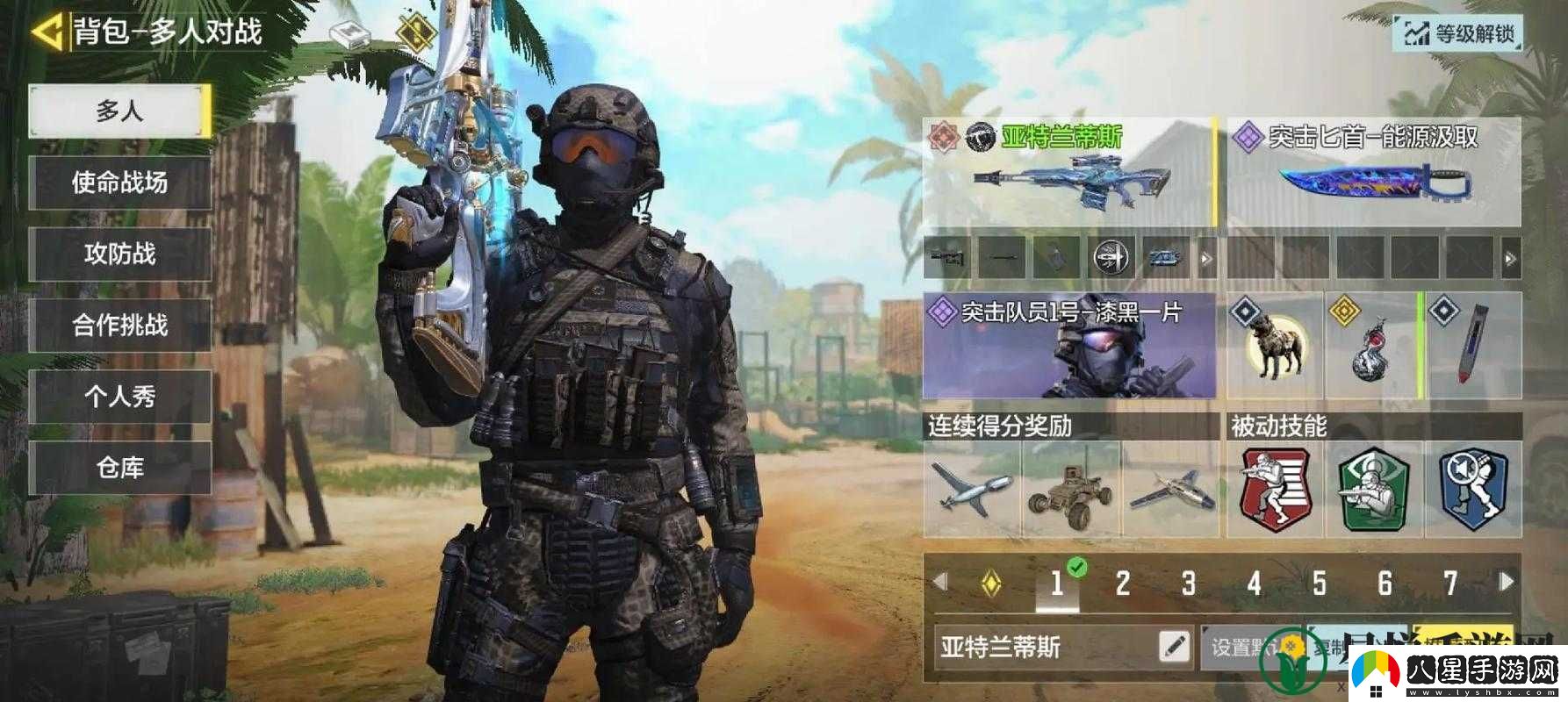Go to the 仓库 tab
This screenshot has width=1568, height=702.
click(119, 467)
